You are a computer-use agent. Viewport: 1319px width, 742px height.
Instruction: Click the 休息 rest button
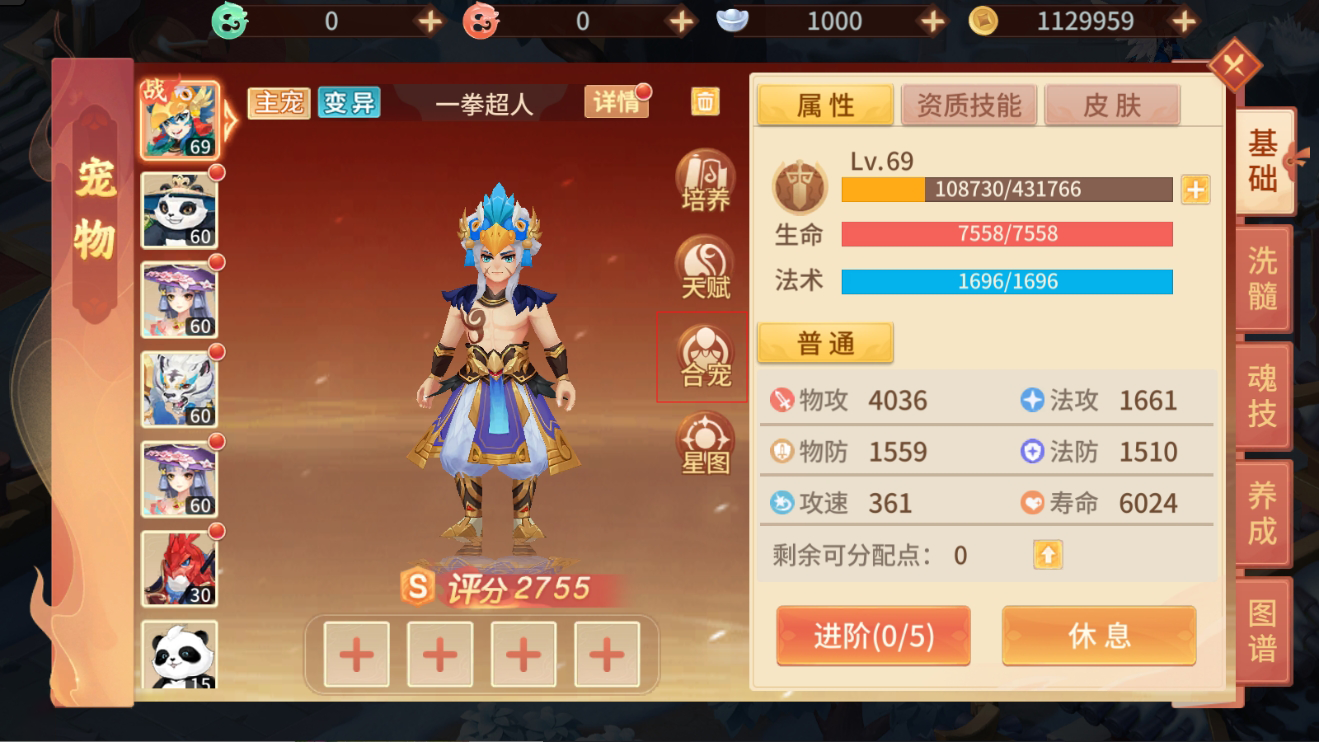tap(1098, 636)
